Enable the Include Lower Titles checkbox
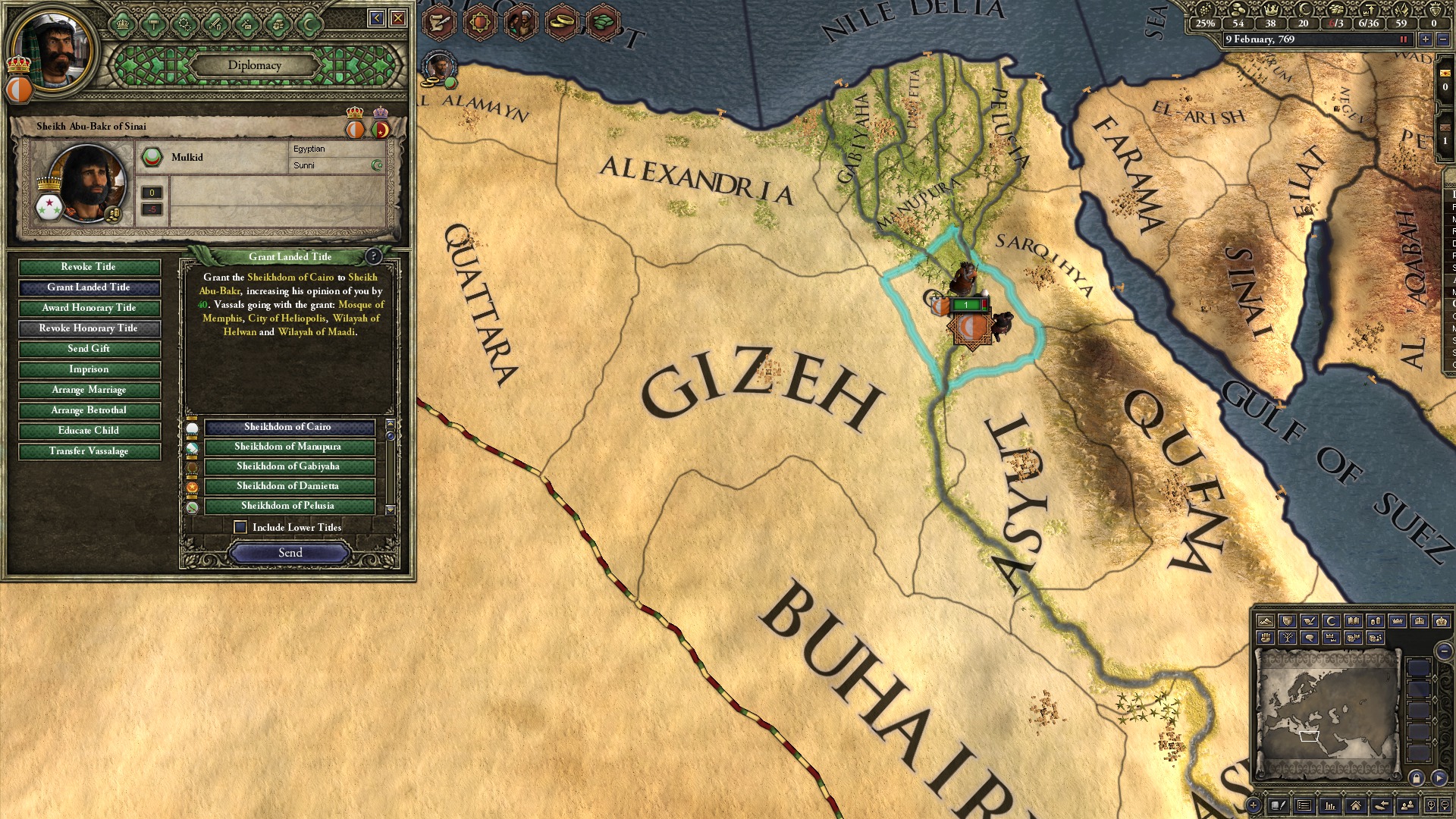Image resolution: width=1456 pixels, height=819 pixels. coord(241,527)
